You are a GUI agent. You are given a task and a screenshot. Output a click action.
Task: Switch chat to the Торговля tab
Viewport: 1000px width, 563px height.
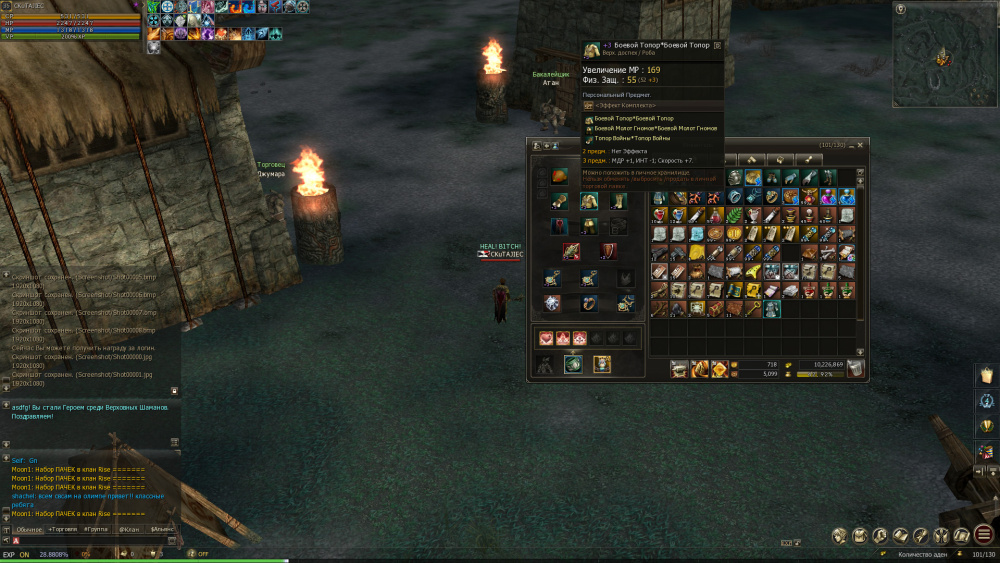62,528
